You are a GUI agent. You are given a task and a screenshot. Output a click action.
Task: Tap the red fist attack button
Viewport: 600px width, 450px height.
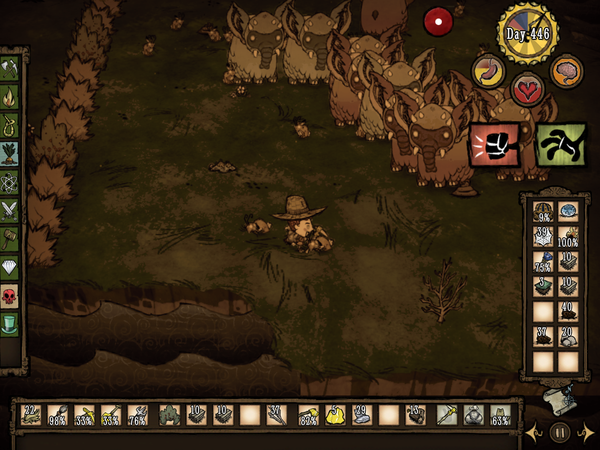coord(495,146)
